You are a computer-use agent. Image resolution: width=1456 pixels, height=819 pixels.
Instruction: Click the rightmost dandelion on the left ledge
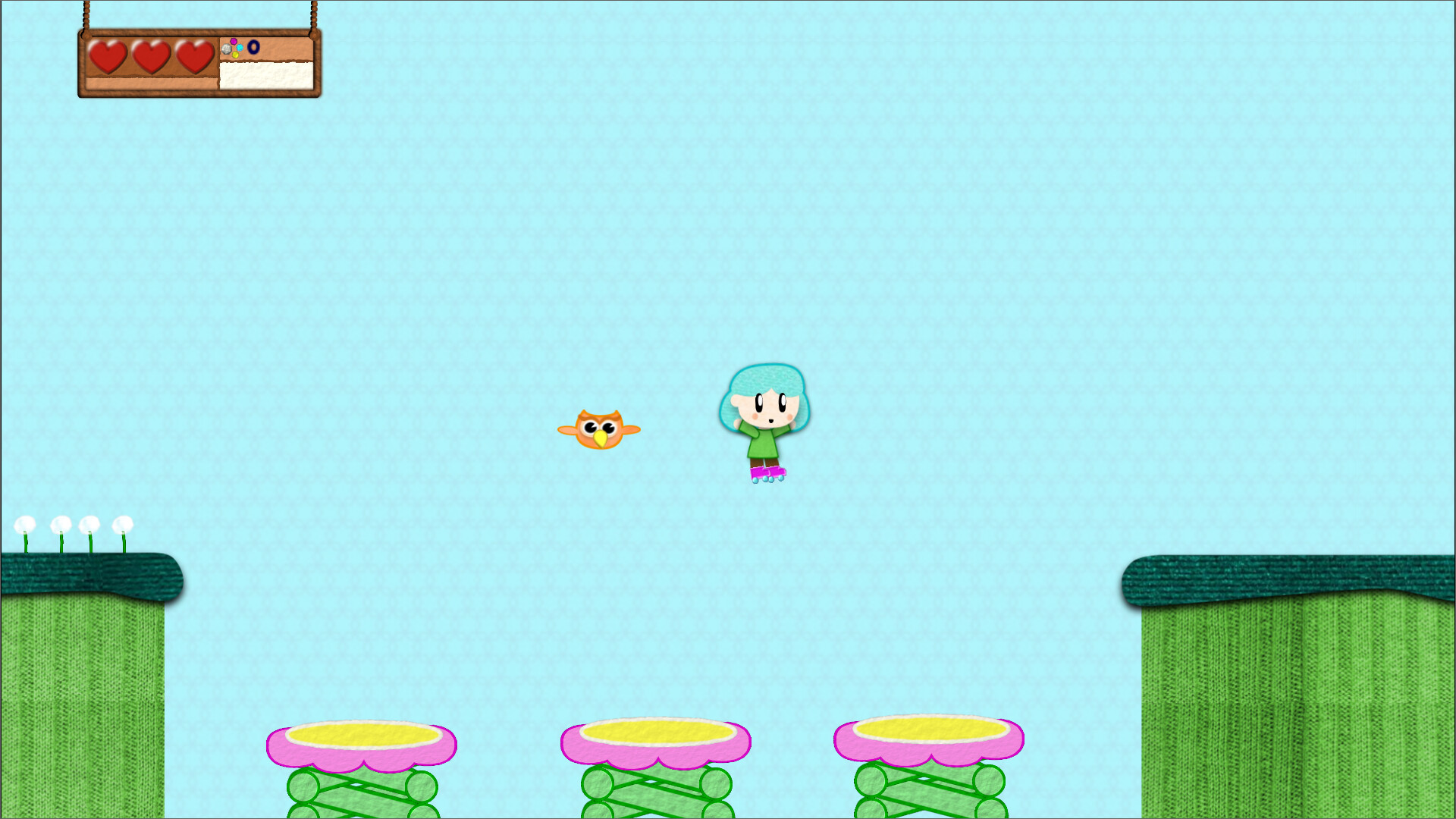pos(124,523)
